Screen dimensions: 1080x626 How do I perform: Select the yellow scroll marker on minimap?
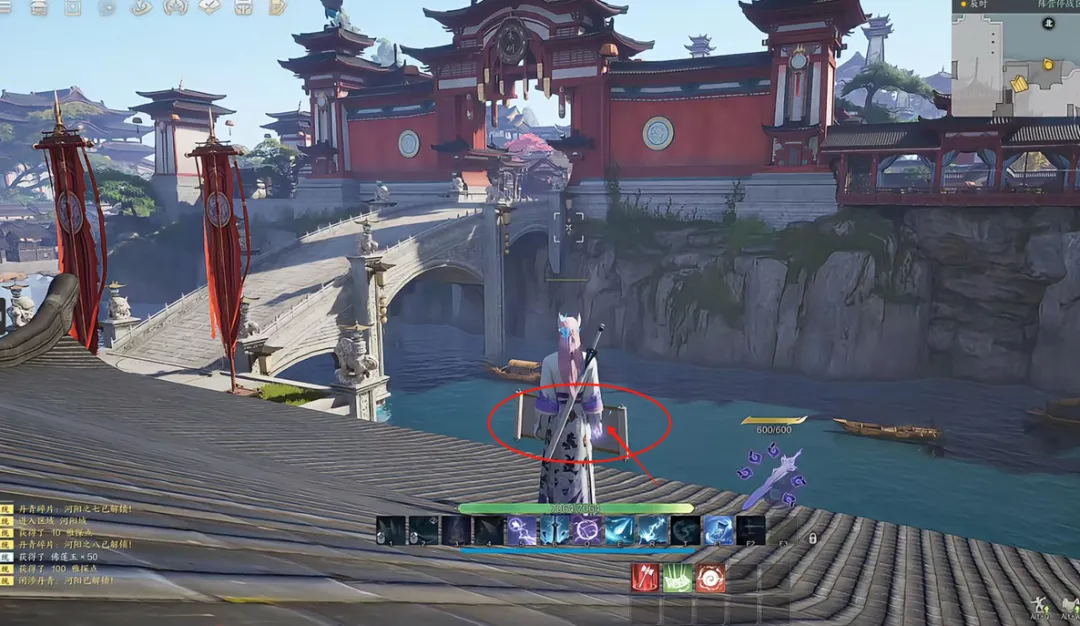tap(1019, 84)
